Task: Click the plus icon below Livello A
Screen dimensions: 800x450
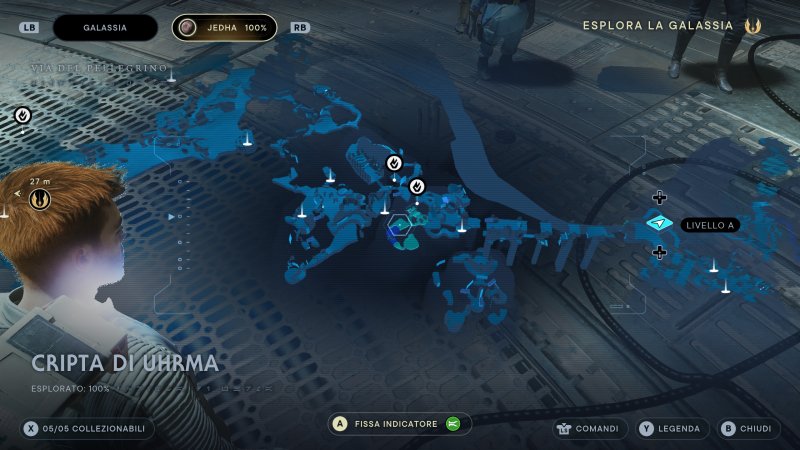Action: pyautogui.click(x=659, y=252)
